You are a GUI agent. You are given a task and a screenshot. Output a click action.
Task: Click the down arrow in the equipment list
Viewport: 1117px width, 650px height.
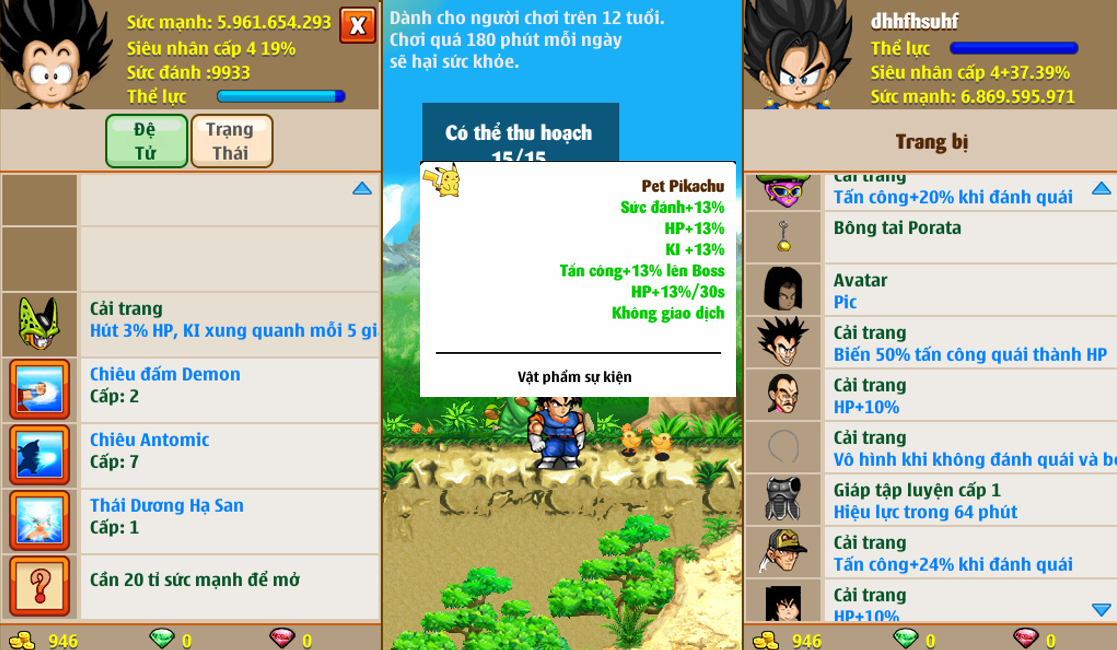(x=1101, y=609)
